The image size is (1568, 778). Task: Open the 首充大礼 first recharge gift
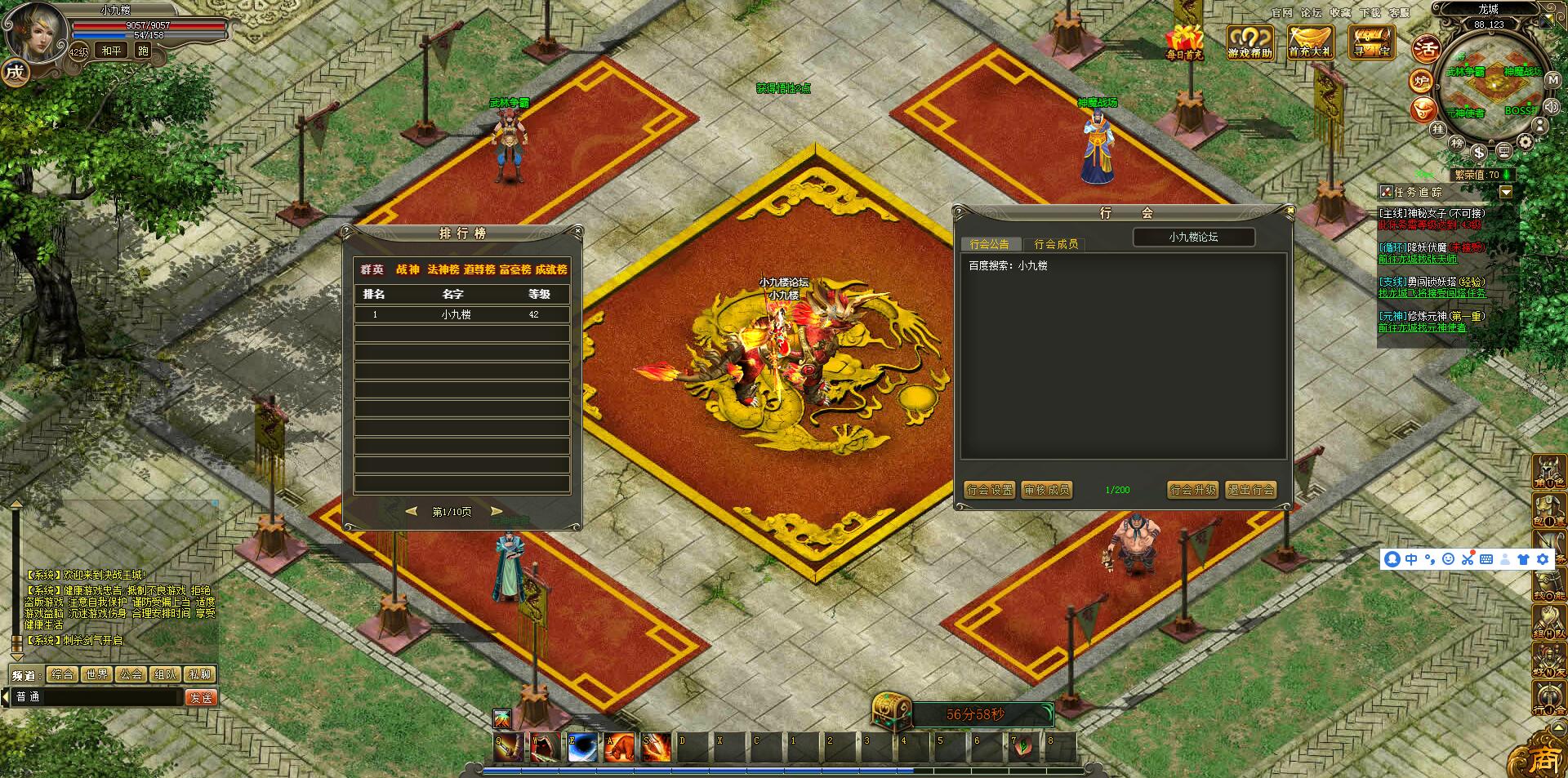click(x=1310, y=42)
